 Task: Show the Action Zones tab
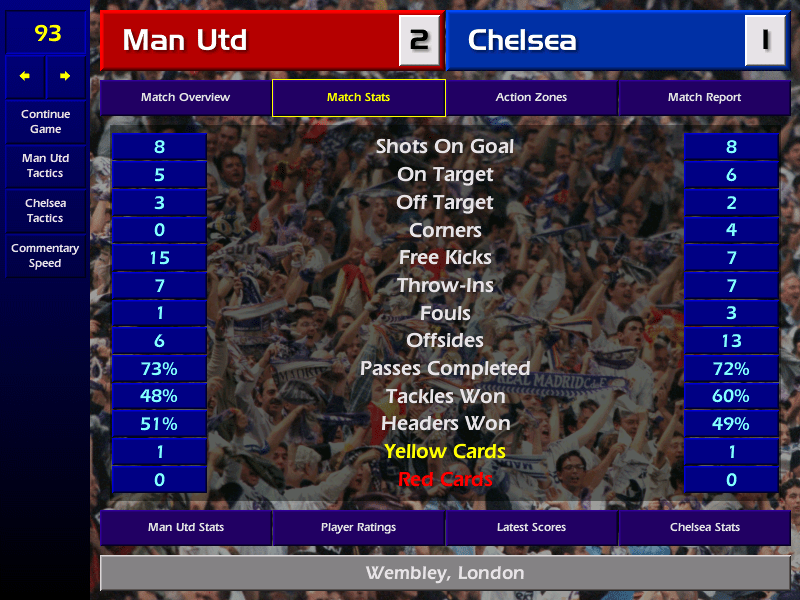point(531,98)
